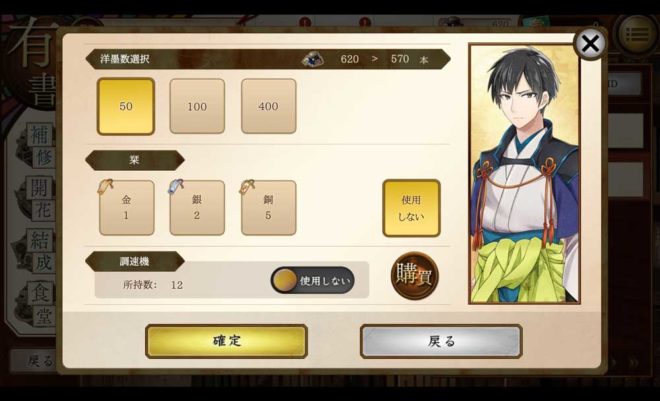Select the 使用しない bookmark option
This screenshot has width=660, height=401.
(x=411, y=208)
